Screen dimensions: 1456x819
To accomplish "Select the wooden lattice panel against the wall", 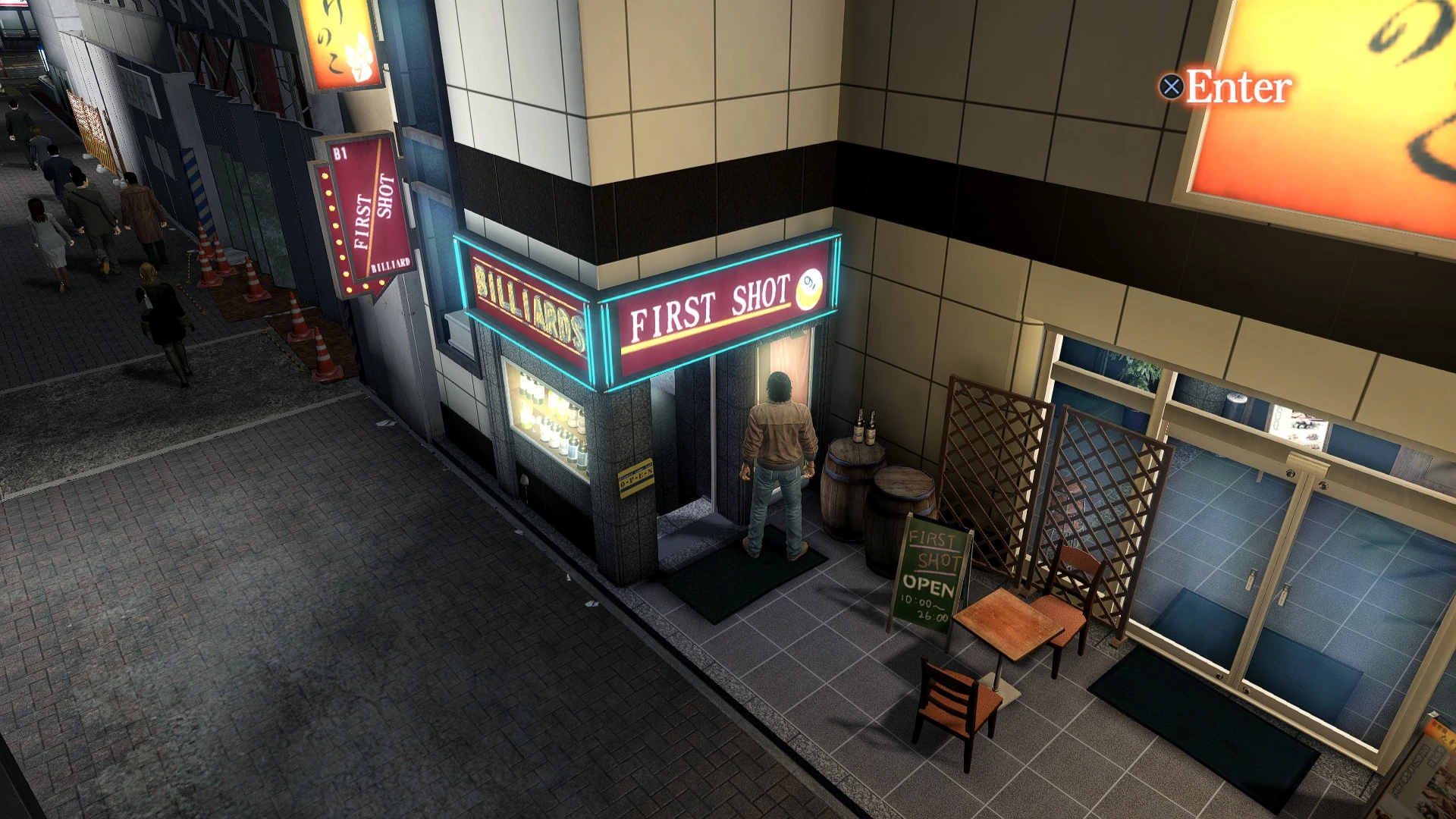I will click(993, 455).
